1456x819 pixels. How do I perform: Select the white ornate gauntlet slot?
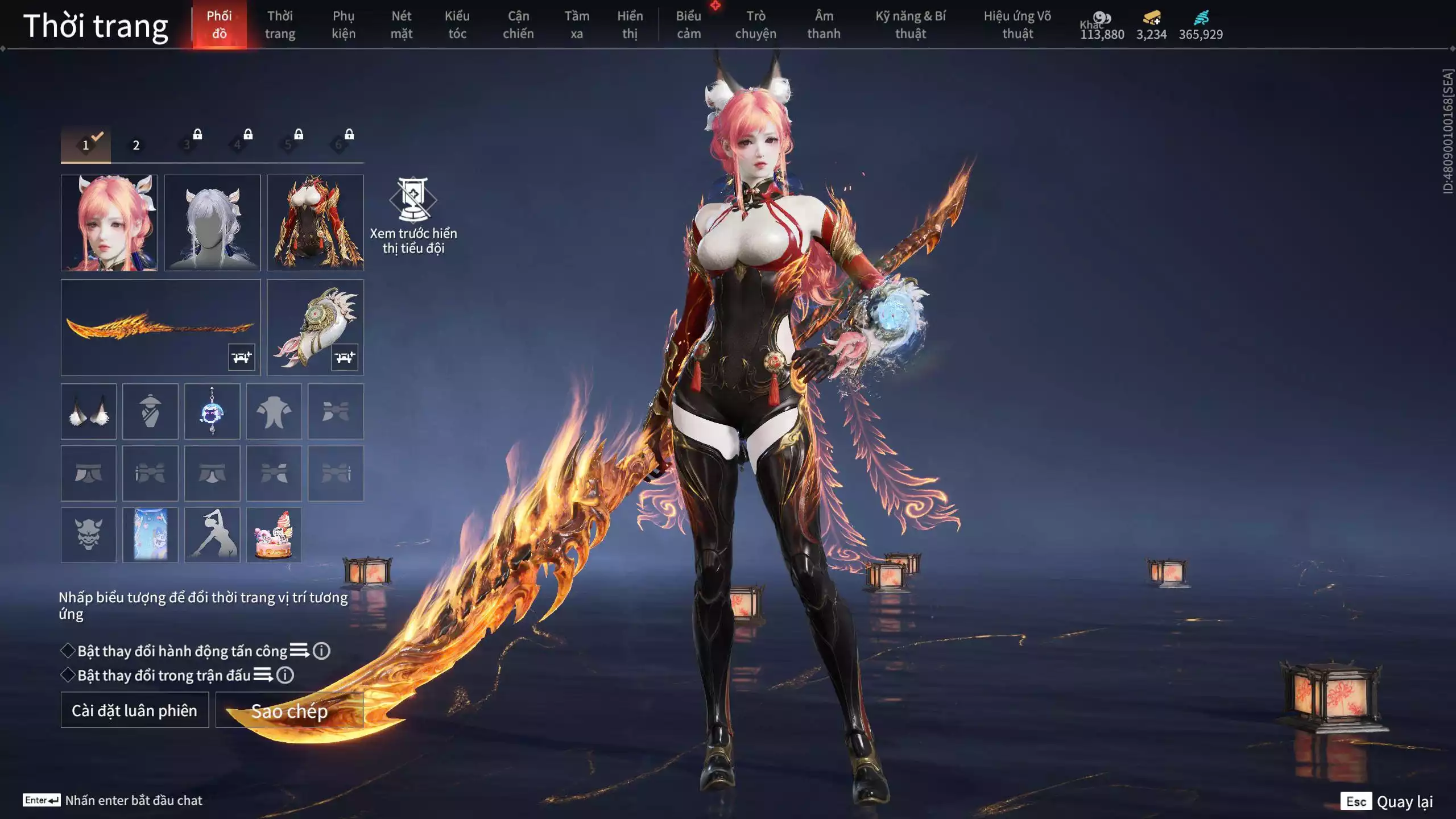(x=315, y=327)
